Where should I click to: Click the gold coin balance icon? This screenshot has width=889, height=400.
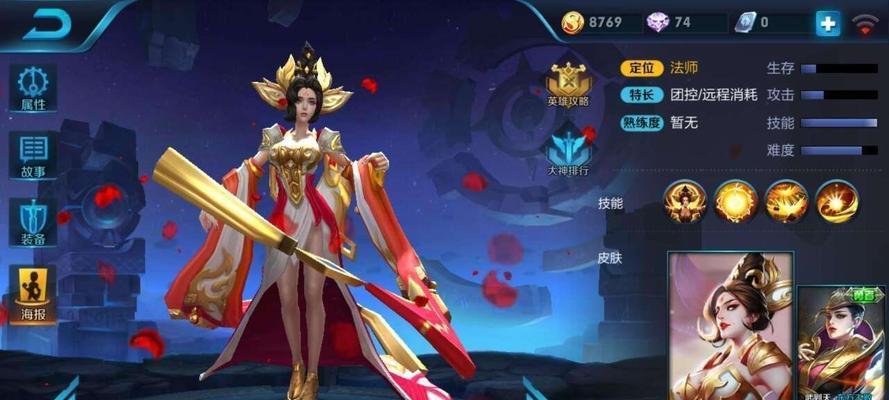(x=573, y=22)
